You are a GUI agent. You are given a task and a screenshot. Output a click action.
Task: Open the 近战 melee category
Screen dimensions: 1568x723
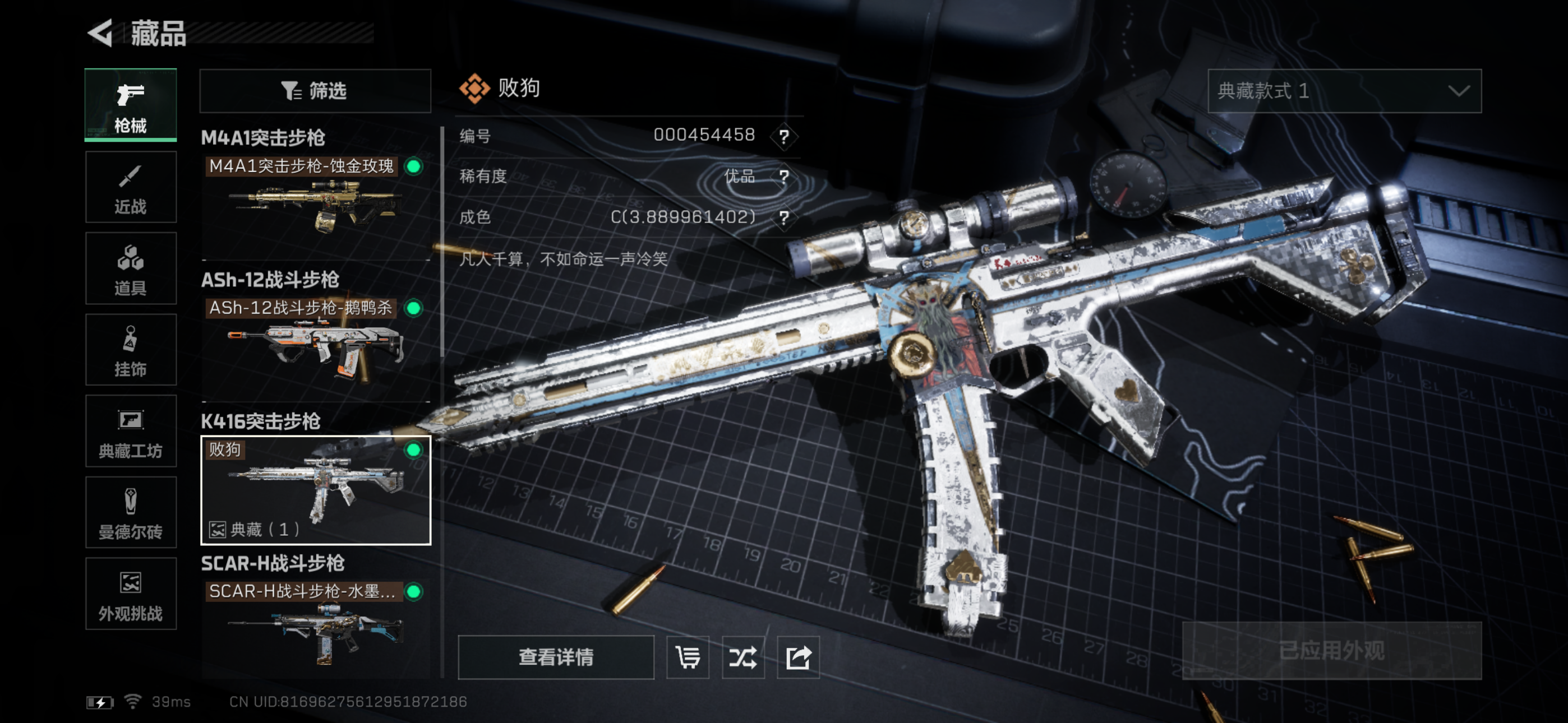pos(131,187)
